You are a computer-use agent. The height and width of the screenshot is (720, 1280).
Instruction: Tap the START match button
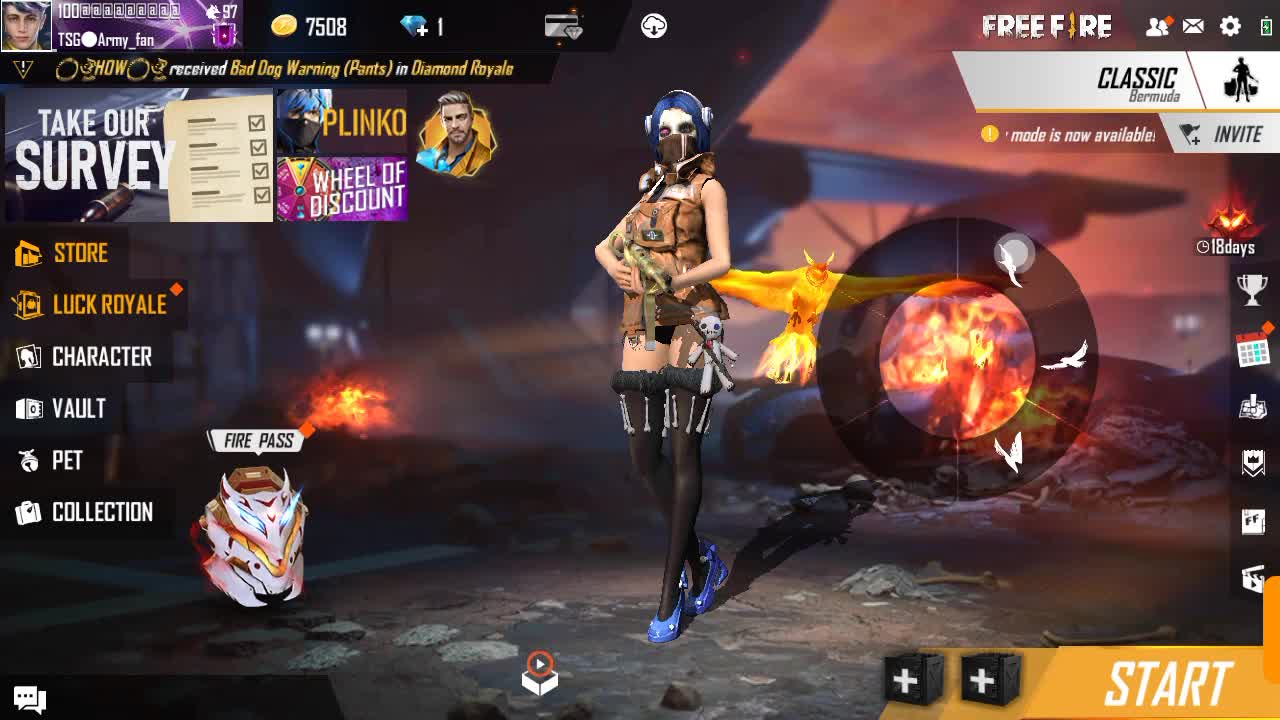pos(1166,685)
